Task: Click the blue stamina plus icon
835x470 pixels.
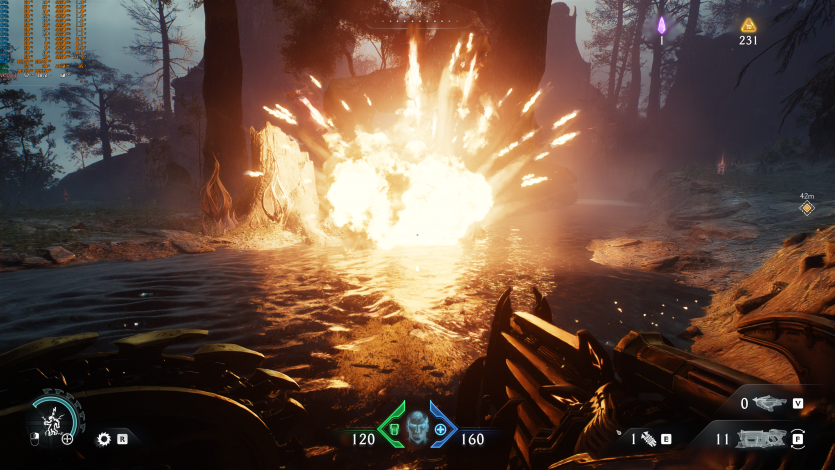Action: [x=440, y=429]
